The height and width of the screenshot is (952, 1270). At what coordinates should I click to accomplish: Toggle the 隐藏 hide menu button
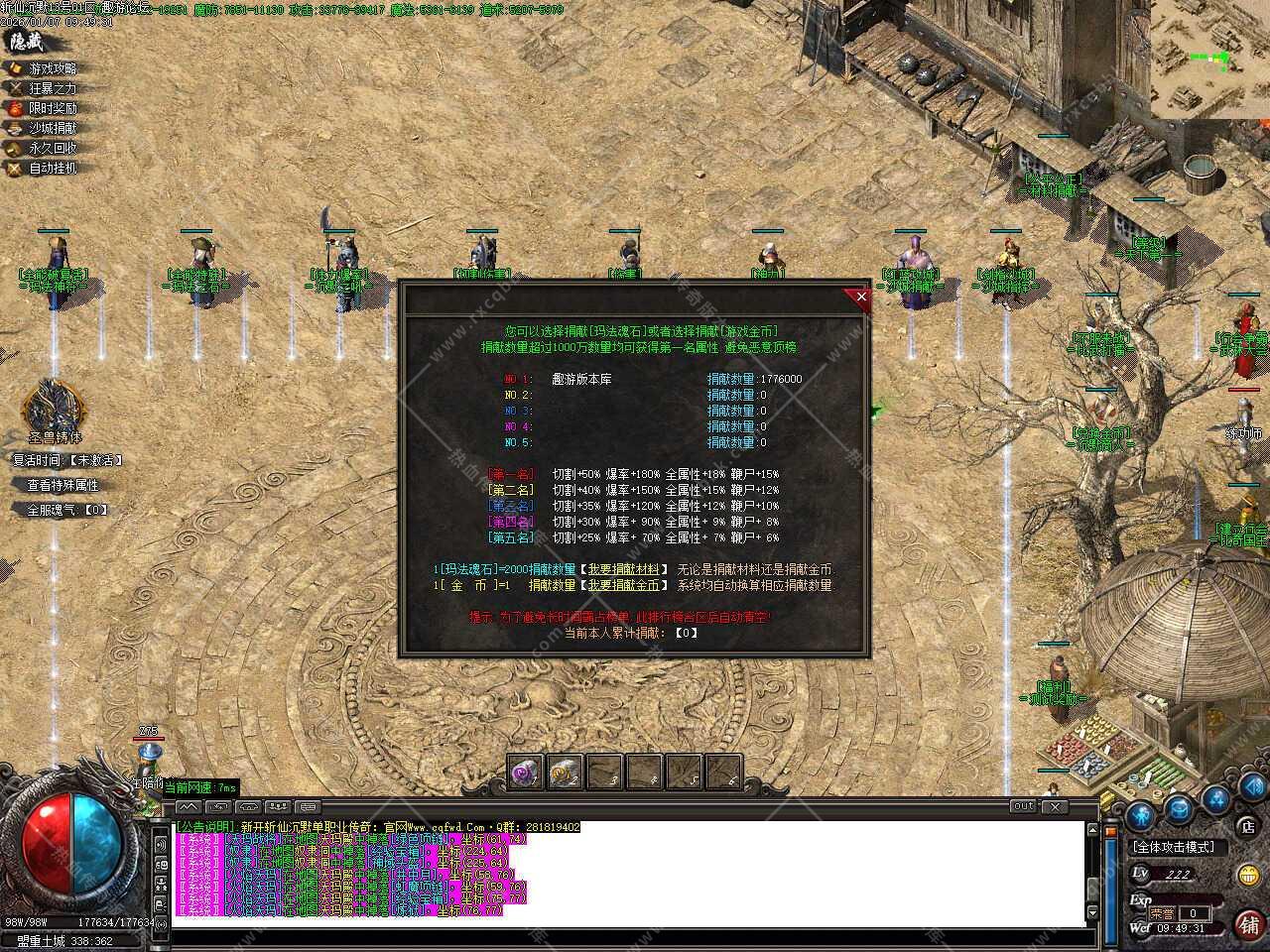[26, 42]
